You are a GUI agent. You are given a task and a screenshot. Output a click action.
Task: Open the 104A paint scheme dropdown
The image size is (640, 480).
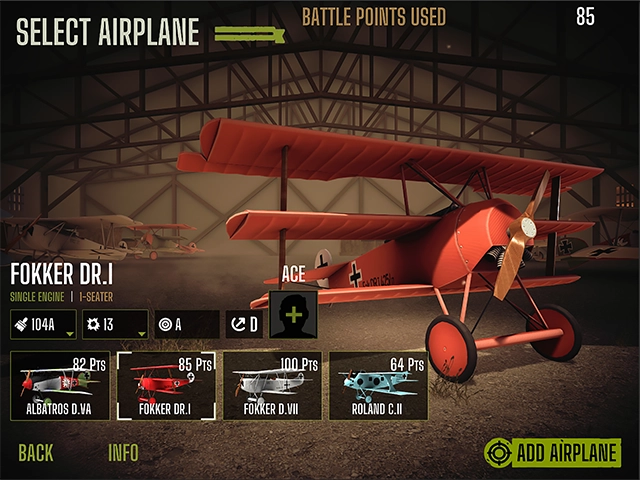[44, 324]
